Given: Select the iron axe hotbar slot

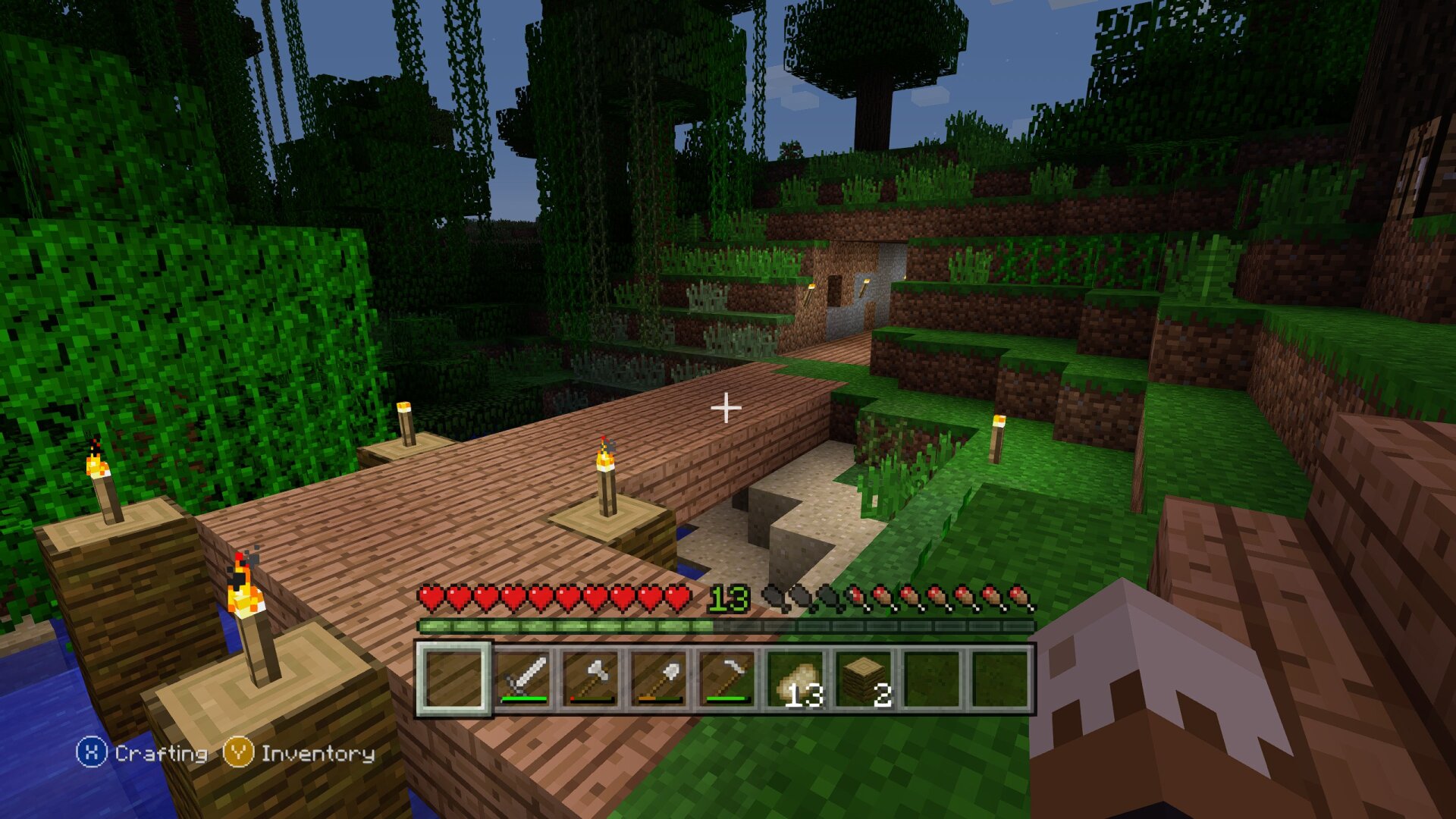Looking at the screenshot, I should 591,678.
